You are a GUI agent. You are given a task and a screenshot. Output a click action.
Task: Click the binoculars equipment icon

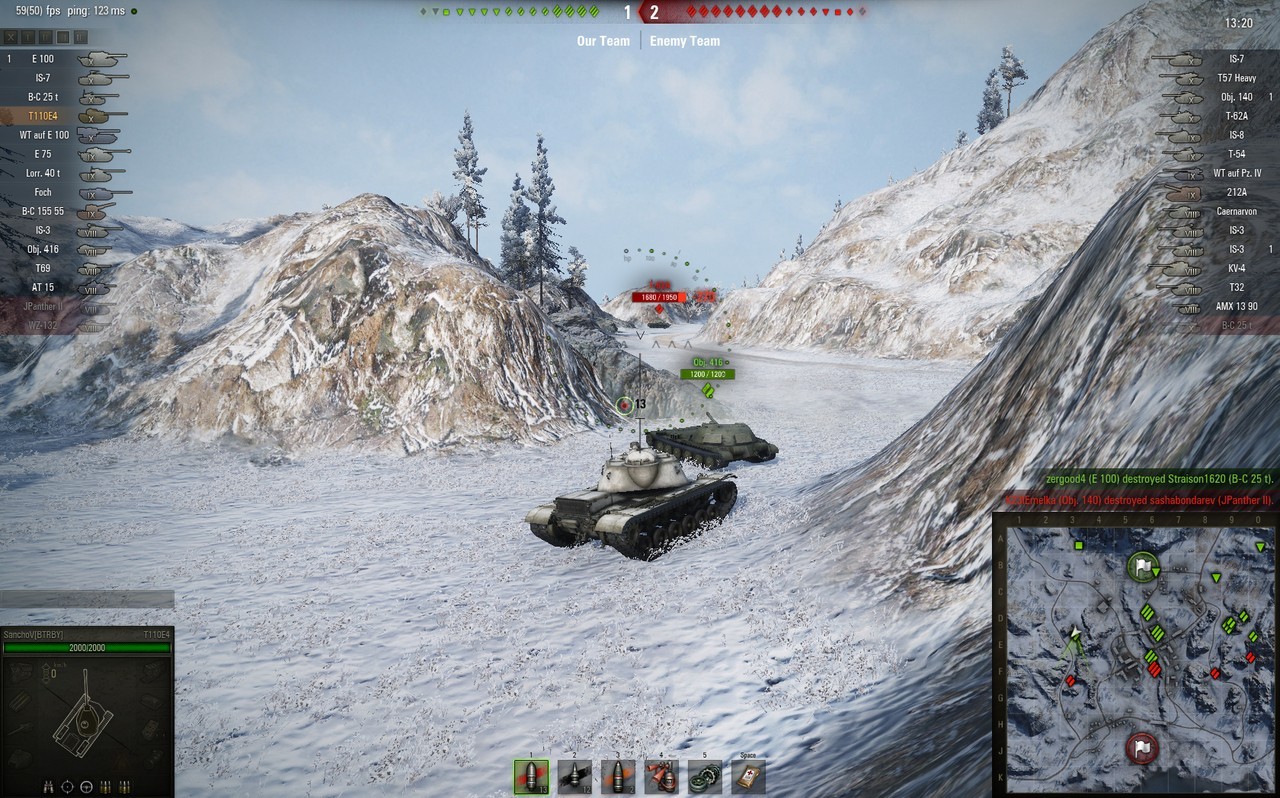(x=49, y=786)
